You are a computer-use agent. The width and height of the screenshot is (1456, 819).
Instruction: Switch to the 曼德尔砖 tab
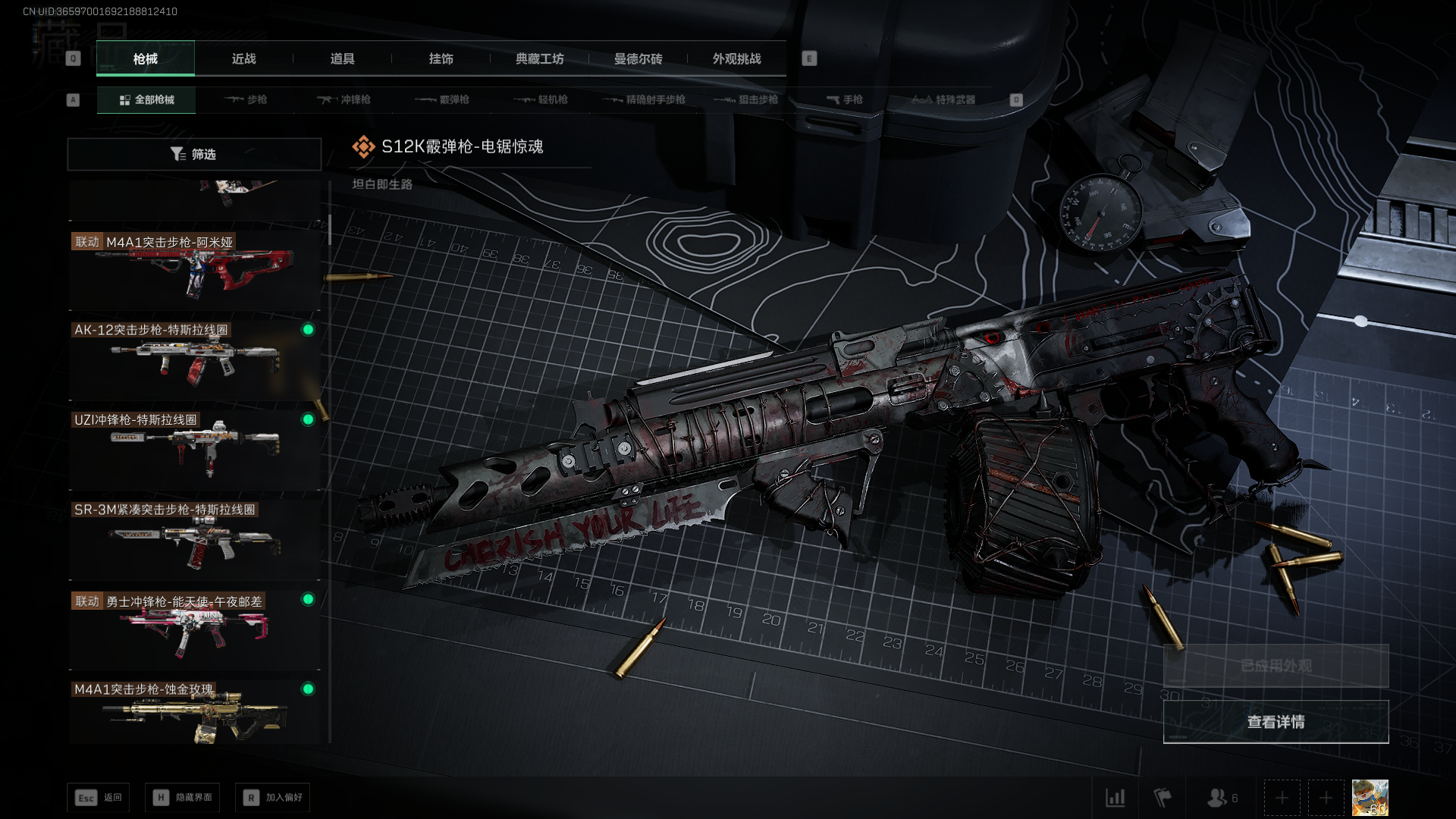pos(638,58)
